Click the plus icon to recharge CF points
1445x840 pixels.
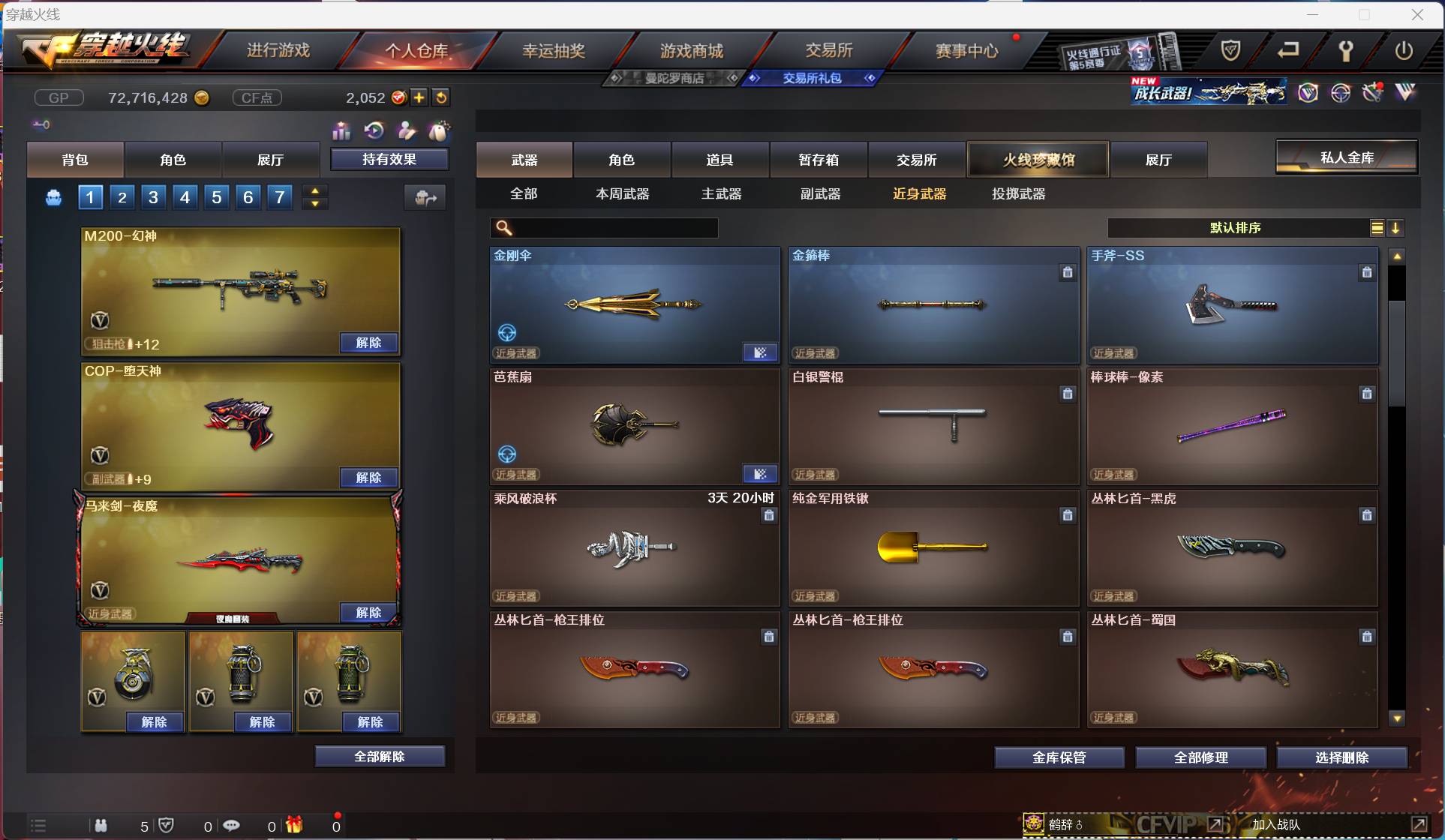click(419, 97)
